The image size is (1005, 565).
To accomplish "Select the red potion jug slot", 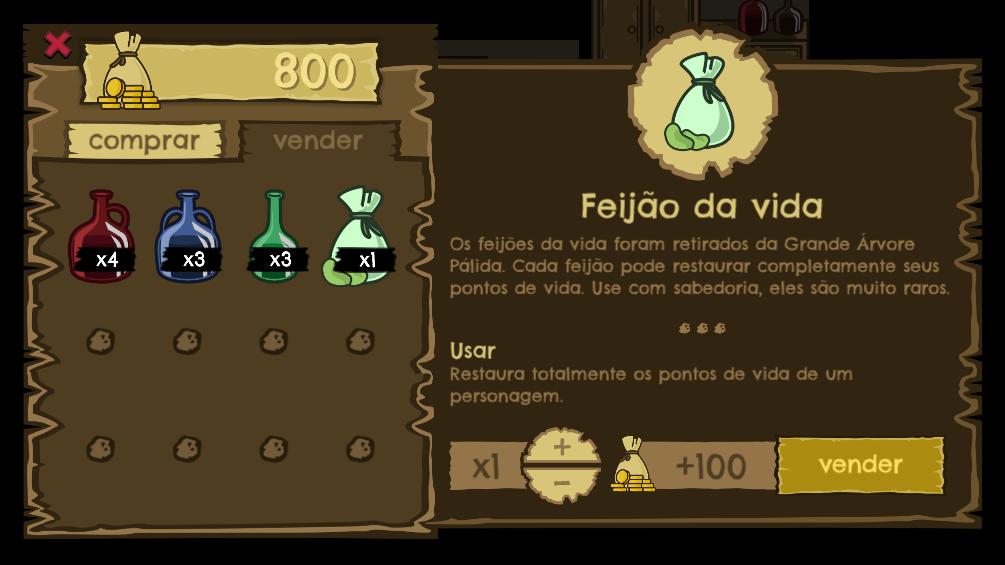I will click(x=100, y=237).
